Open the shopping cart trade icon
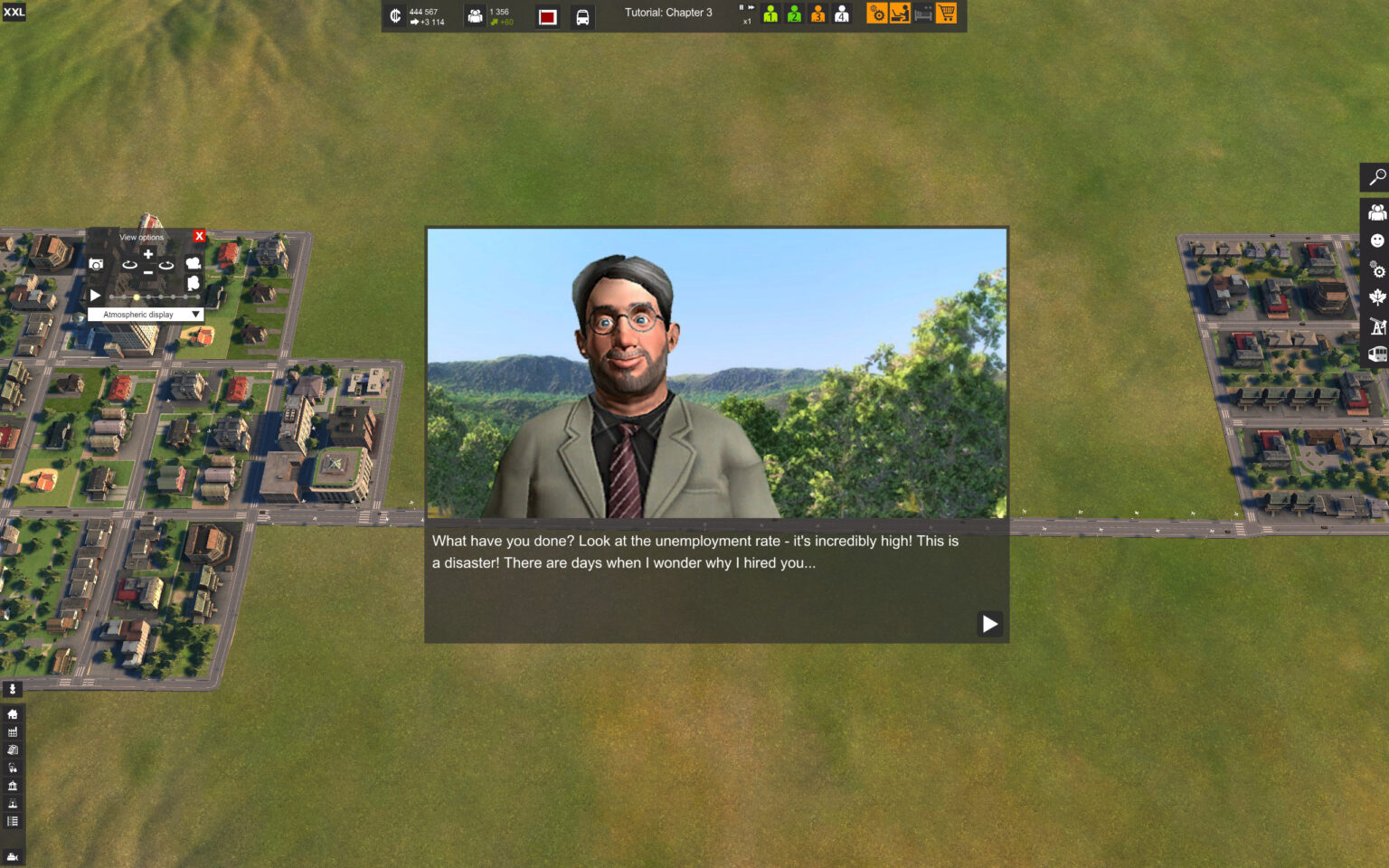 click(946, 14)
